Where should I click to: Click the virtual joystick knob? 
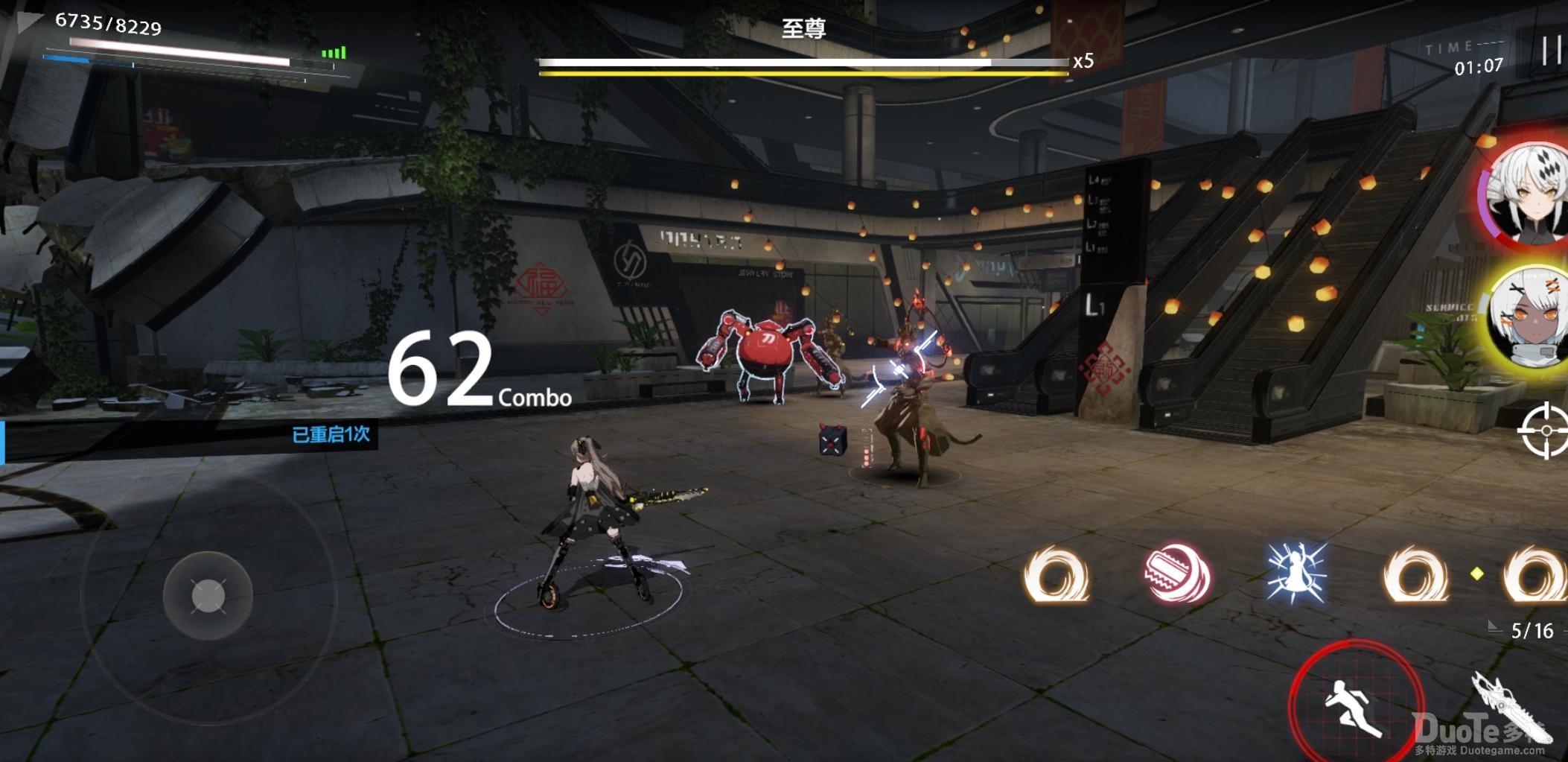click(208, 596)
